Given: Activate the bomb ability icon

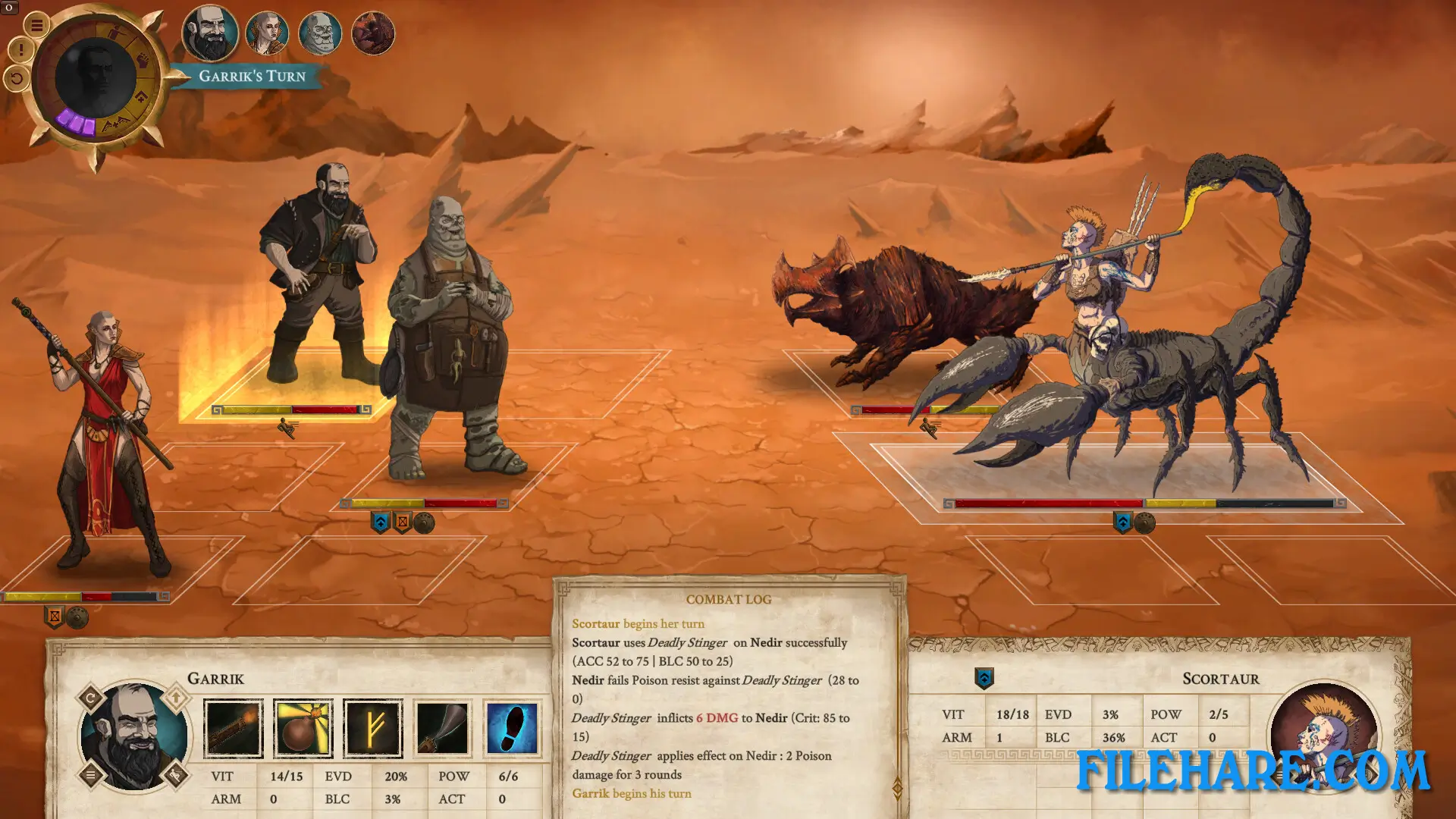Looking at the screenshot, I should click(x=303, y=729).
